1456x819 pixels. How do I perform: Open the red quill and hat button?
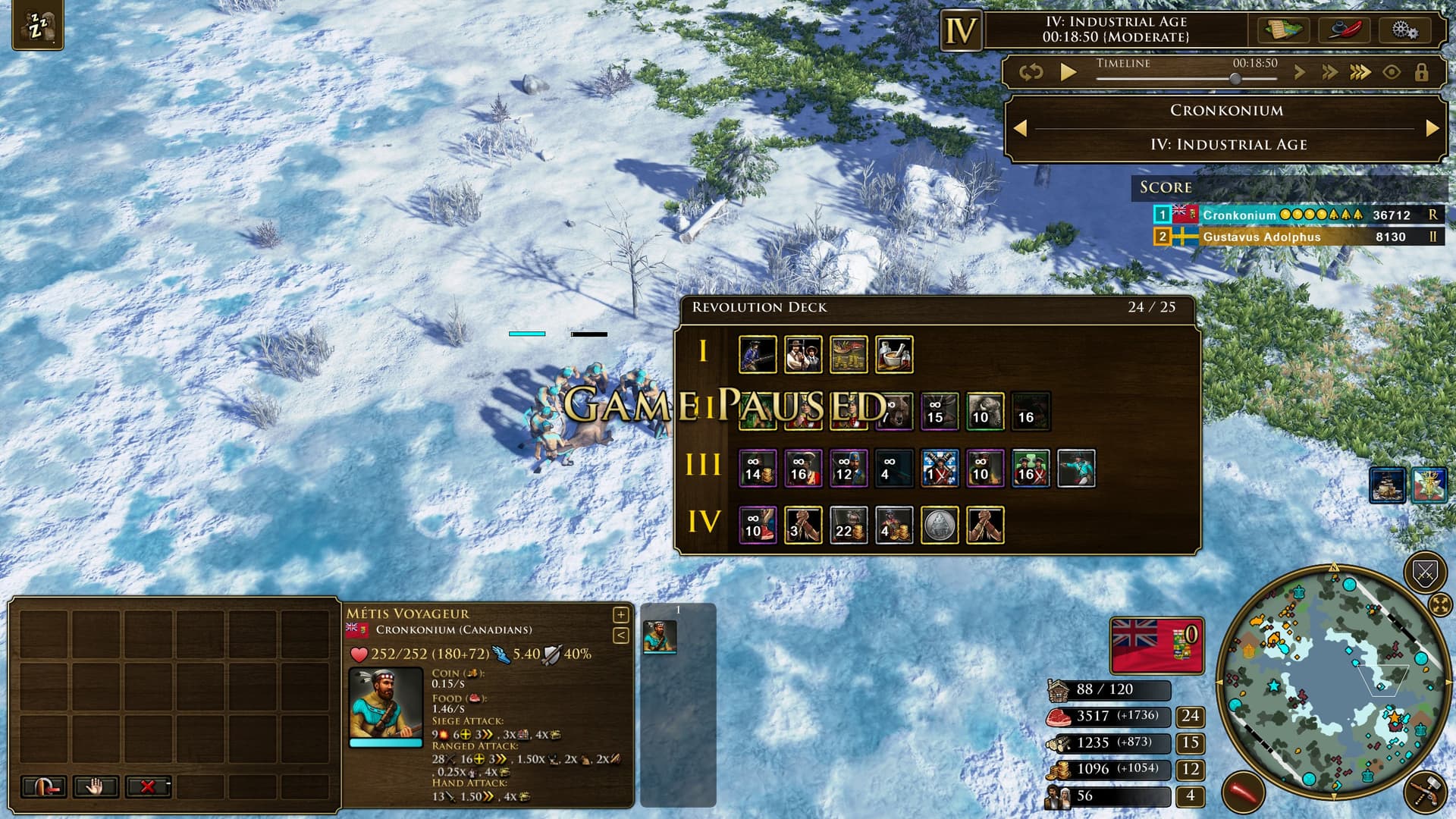click(x=1344, y=30)
